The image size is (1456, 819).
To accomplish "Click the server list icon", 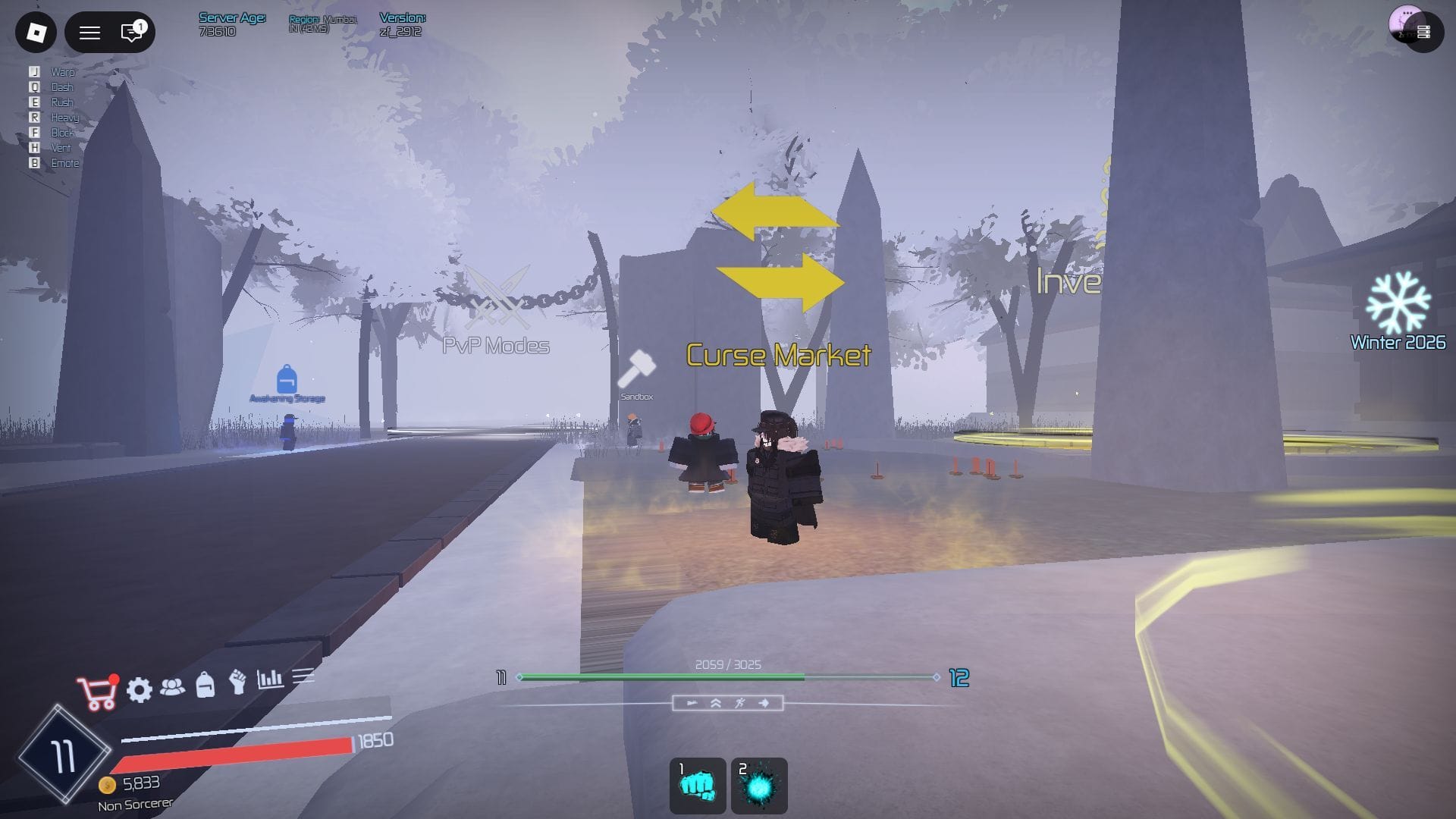I will pos(1423,32).
